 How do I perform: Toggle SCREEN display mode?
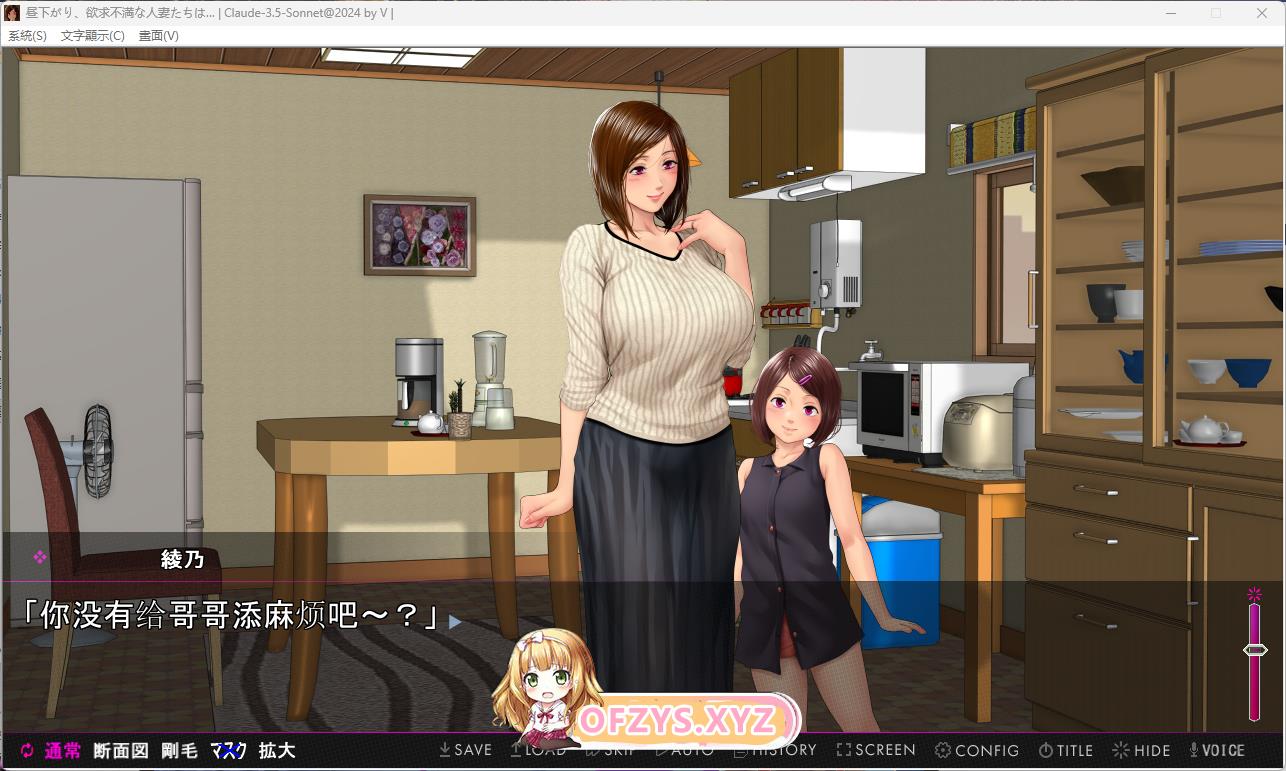876,750
